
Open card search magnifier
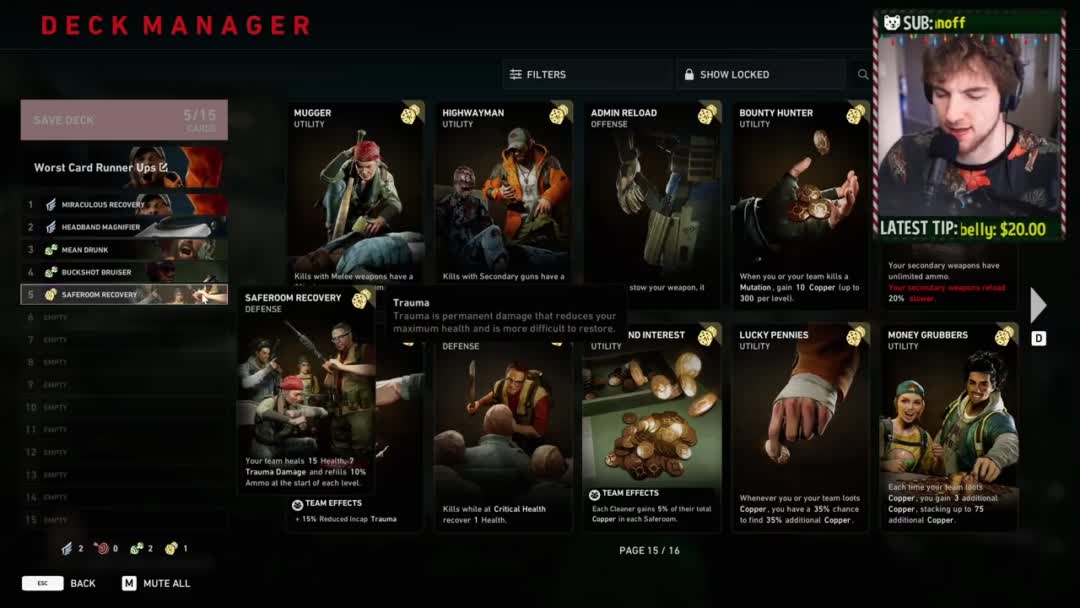863,75
